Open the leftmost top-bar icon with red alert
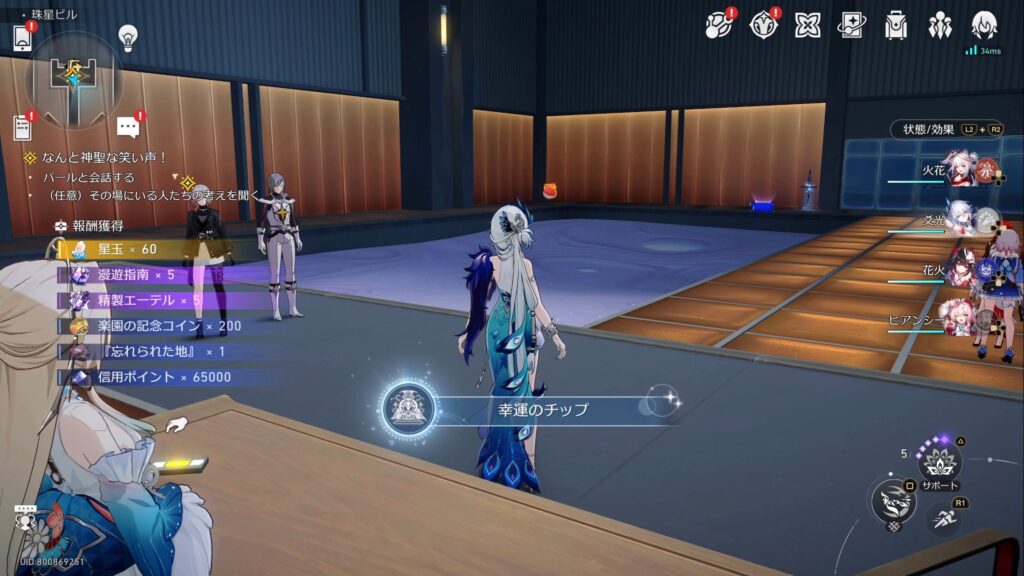This screenshot has height=576, width=1024. click(x=718, y=25)
